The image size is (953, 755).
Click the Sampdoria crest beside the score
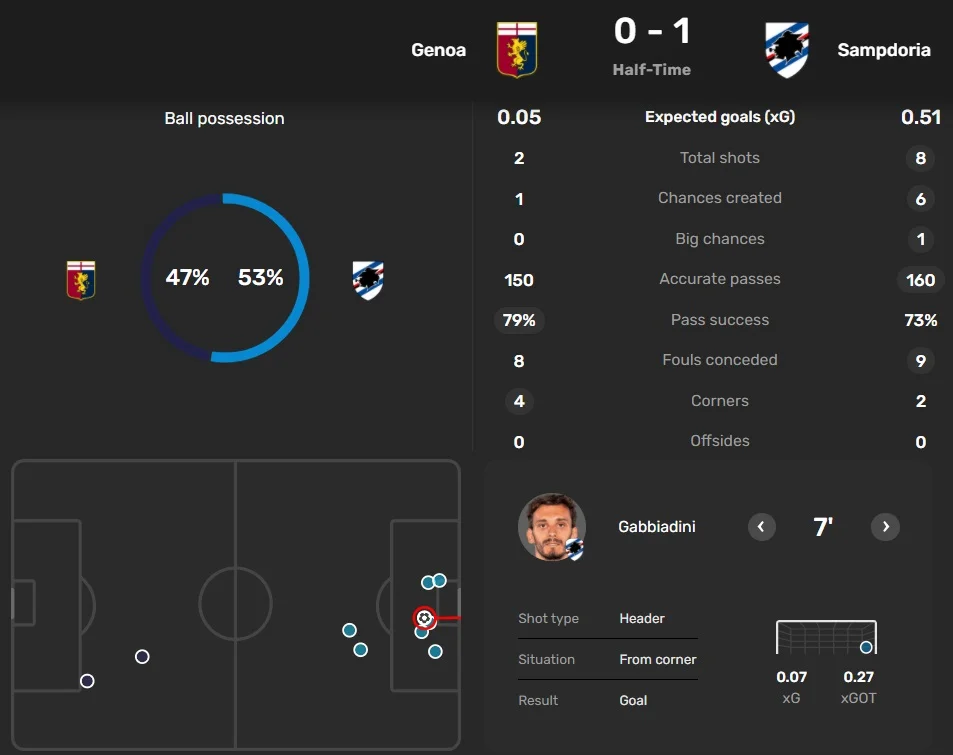(786, 49)
